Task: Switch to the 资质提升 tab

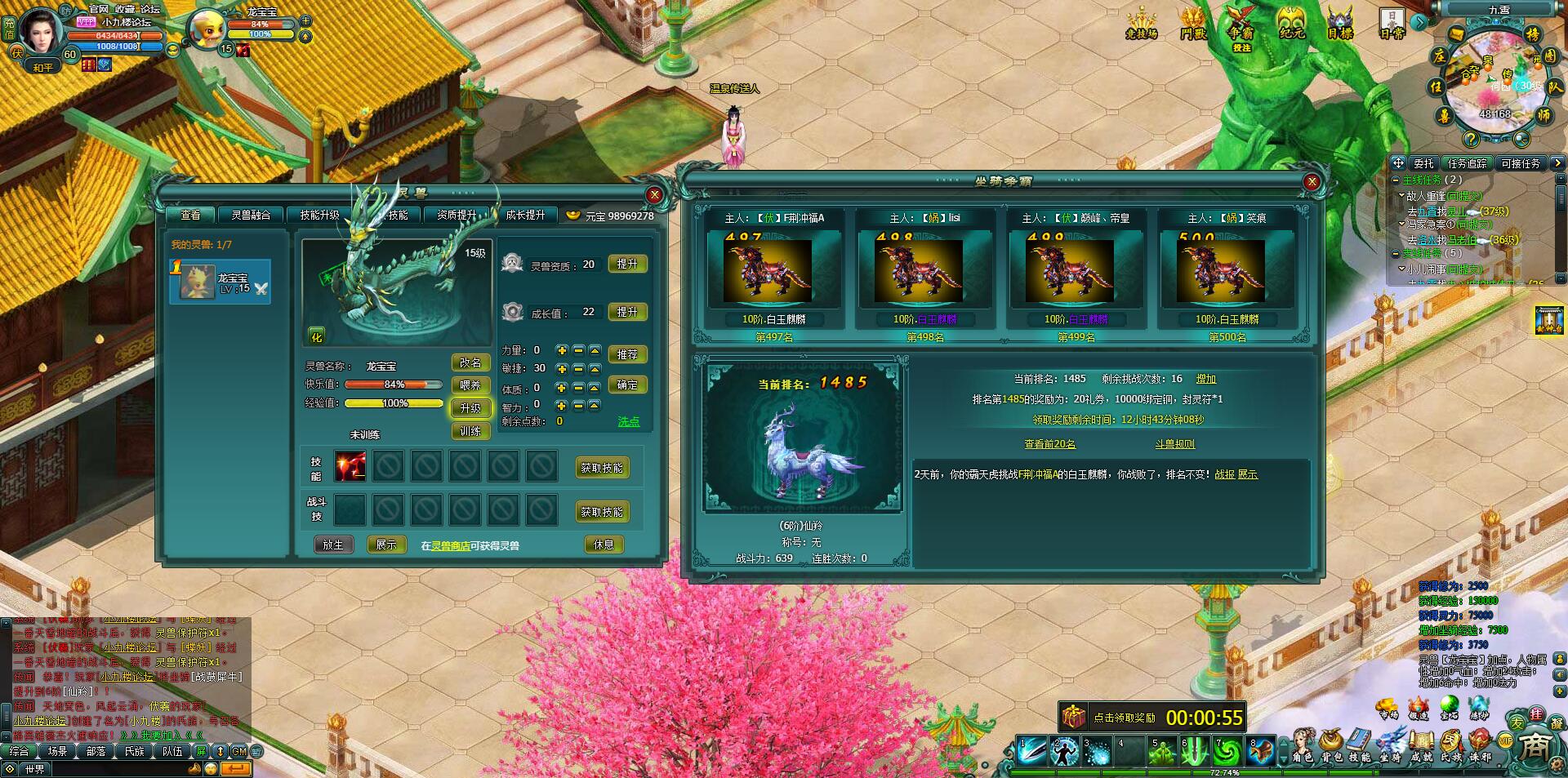Action: (457, 215)
